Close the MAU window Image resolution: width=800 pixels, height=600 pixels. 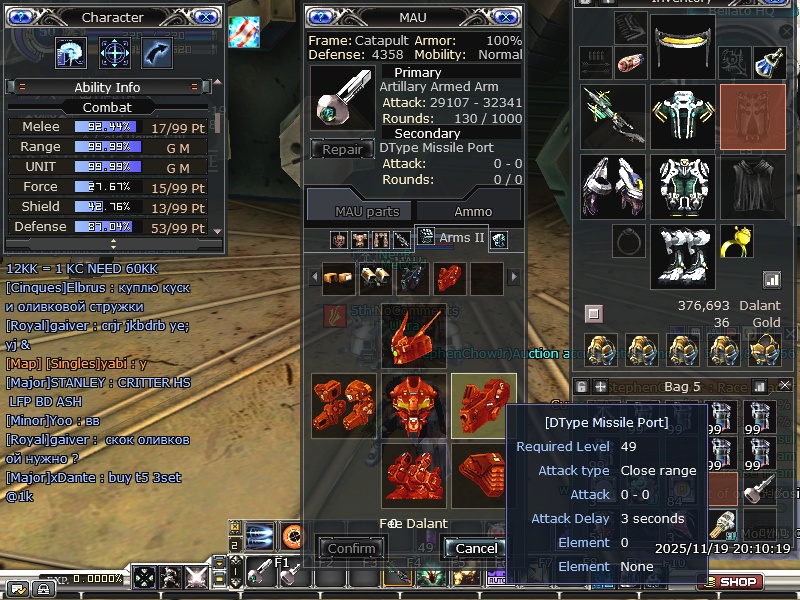(504, 17)
